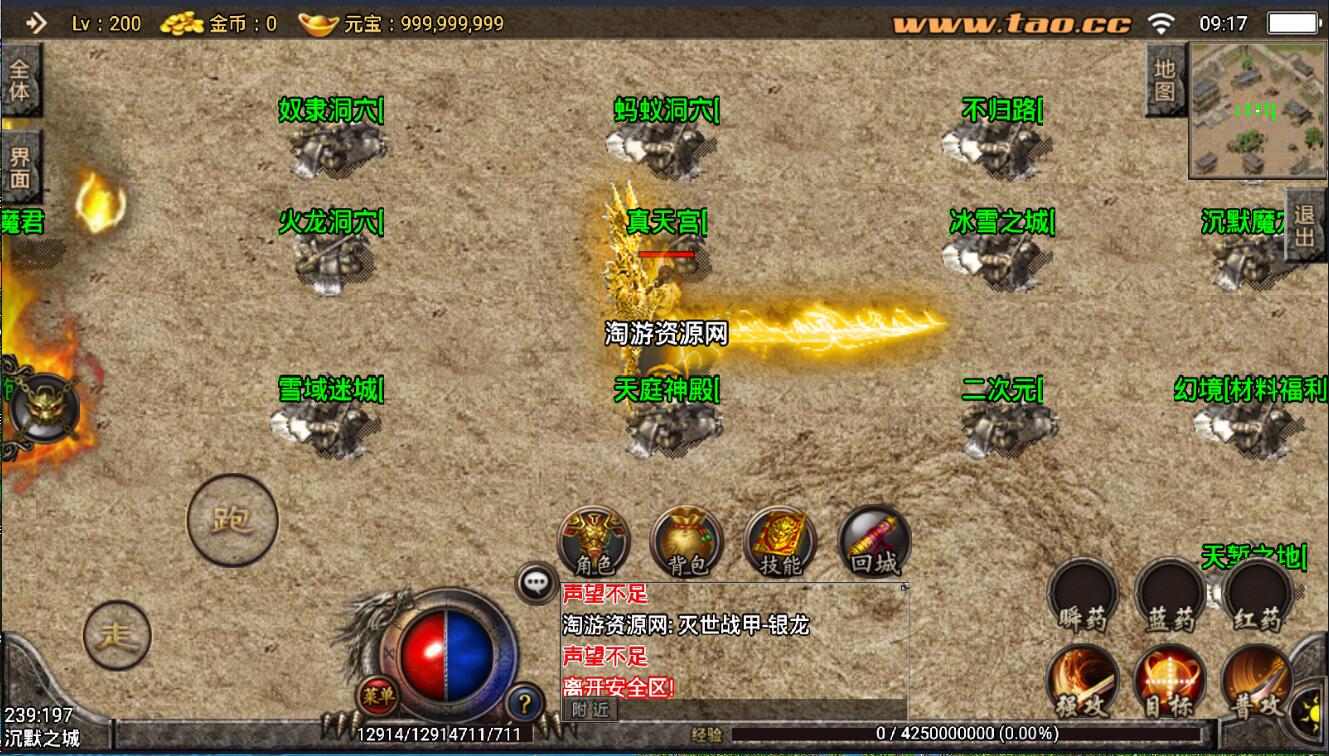Image resolution: width=1329 pixels, height=756 pixels.
Task: Switch to the 附近 nearby chat tab
Action: click(591, 709)
